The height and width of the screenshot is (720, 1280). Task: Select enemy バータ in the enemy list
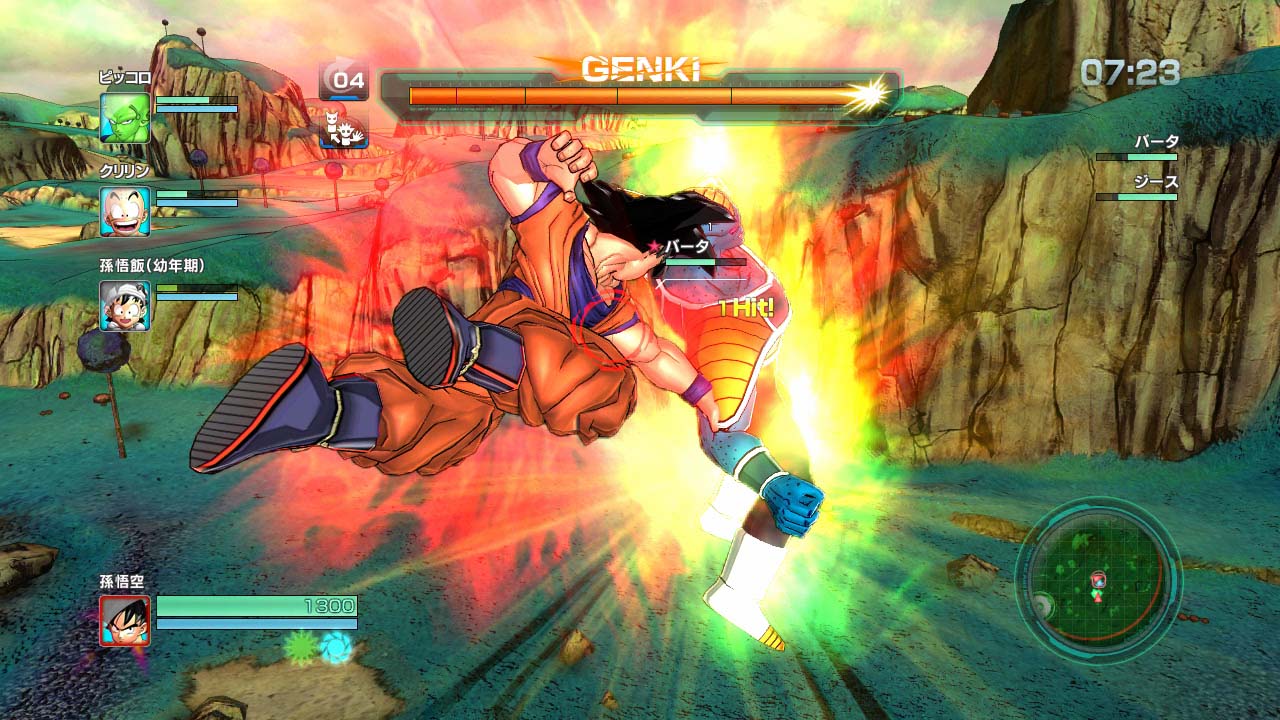click(1156, 142)
